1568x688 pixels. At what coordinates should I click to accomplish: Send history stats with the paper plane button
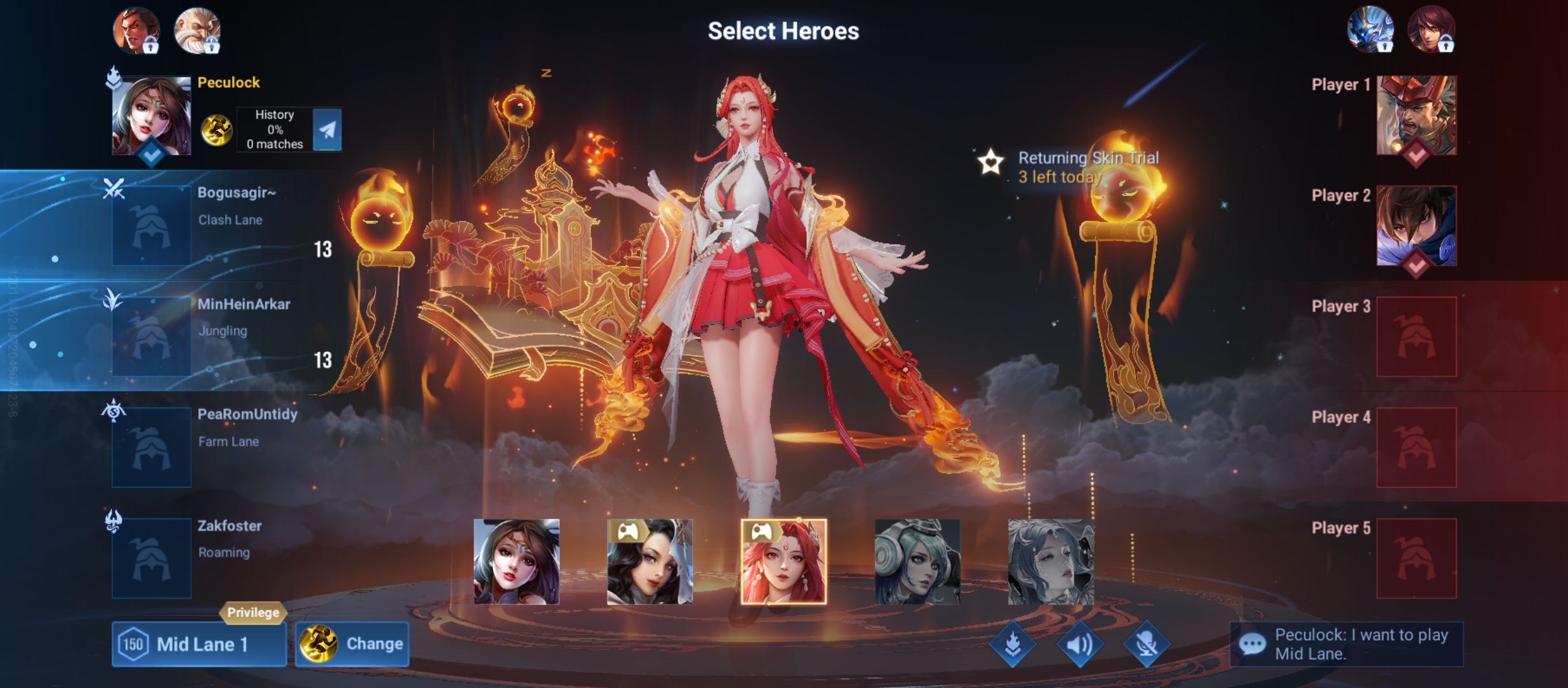tap(328, 130)
